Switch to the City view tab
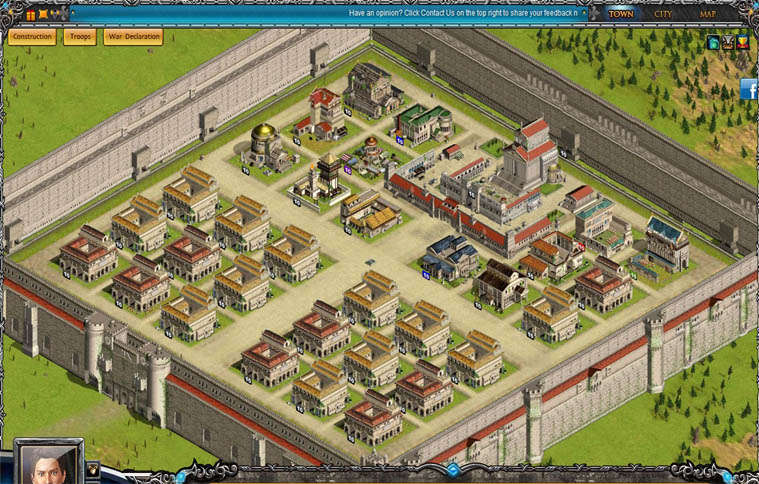This screenshot has width=759, height=484. tap(664, 14)
